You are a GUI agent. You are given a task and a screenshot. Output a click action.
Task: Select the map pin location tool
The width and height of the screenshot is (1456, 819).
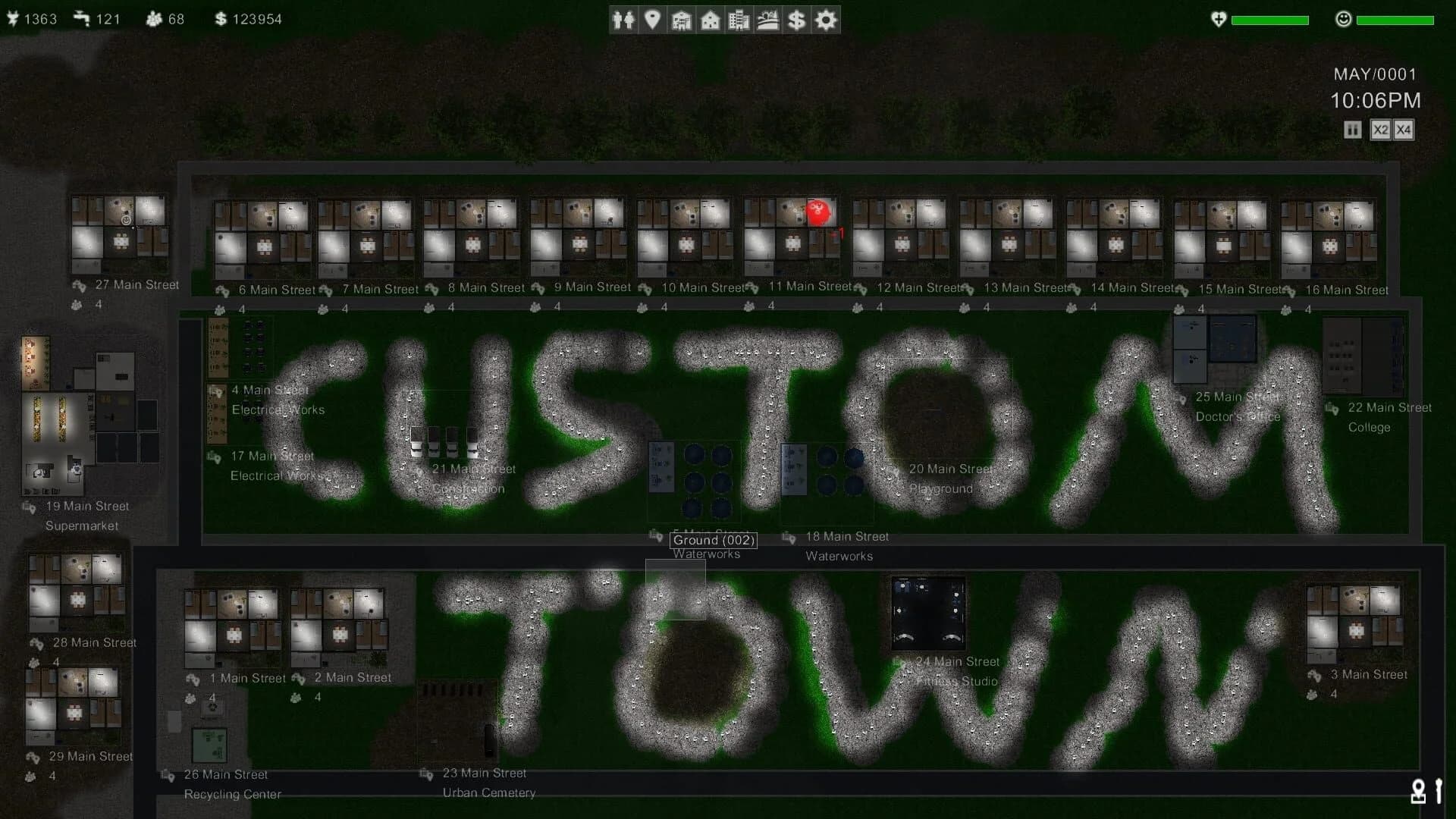tap(653, 20)
